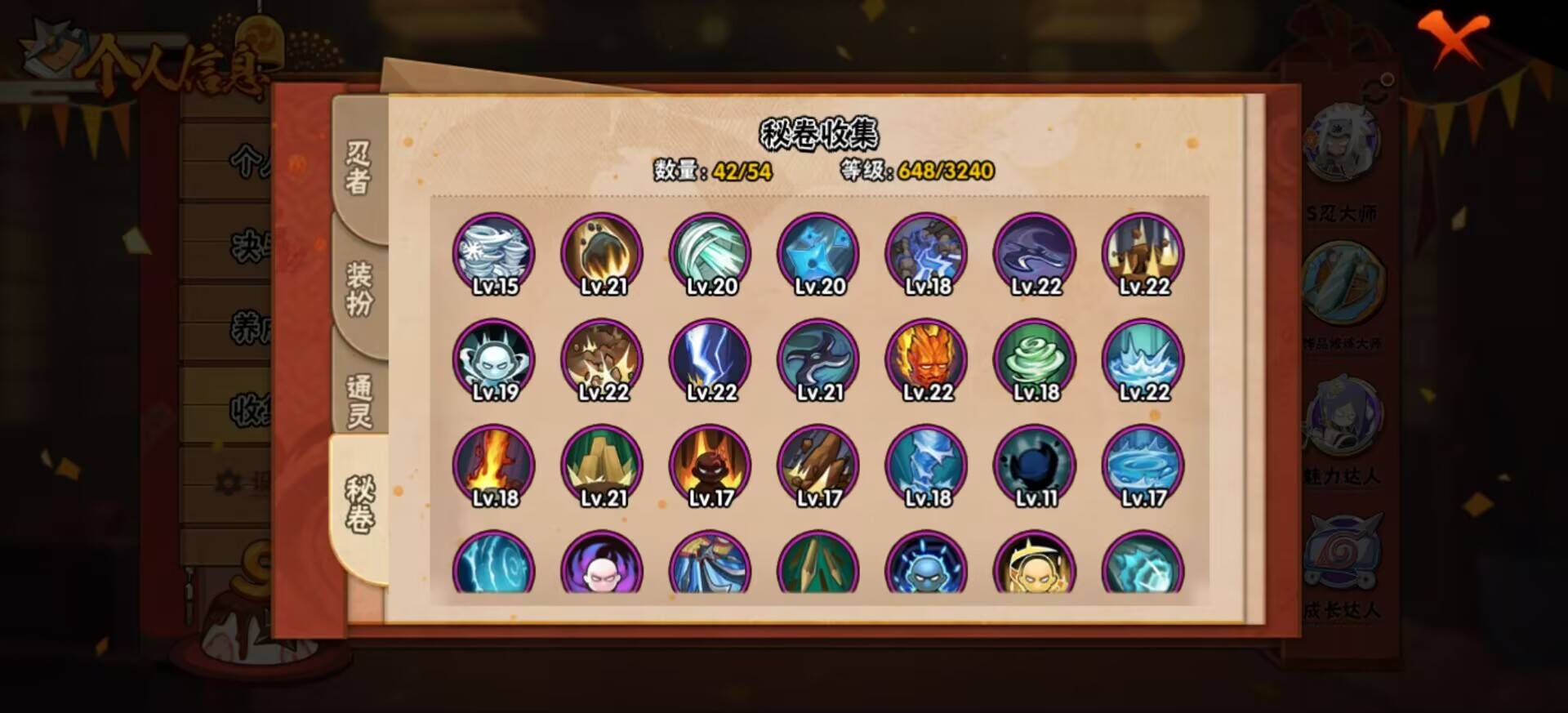Select the purple-faced ninja scroll in bottom row
The width and height of the screenshot is (1568, 713).
tap(602, 568)
